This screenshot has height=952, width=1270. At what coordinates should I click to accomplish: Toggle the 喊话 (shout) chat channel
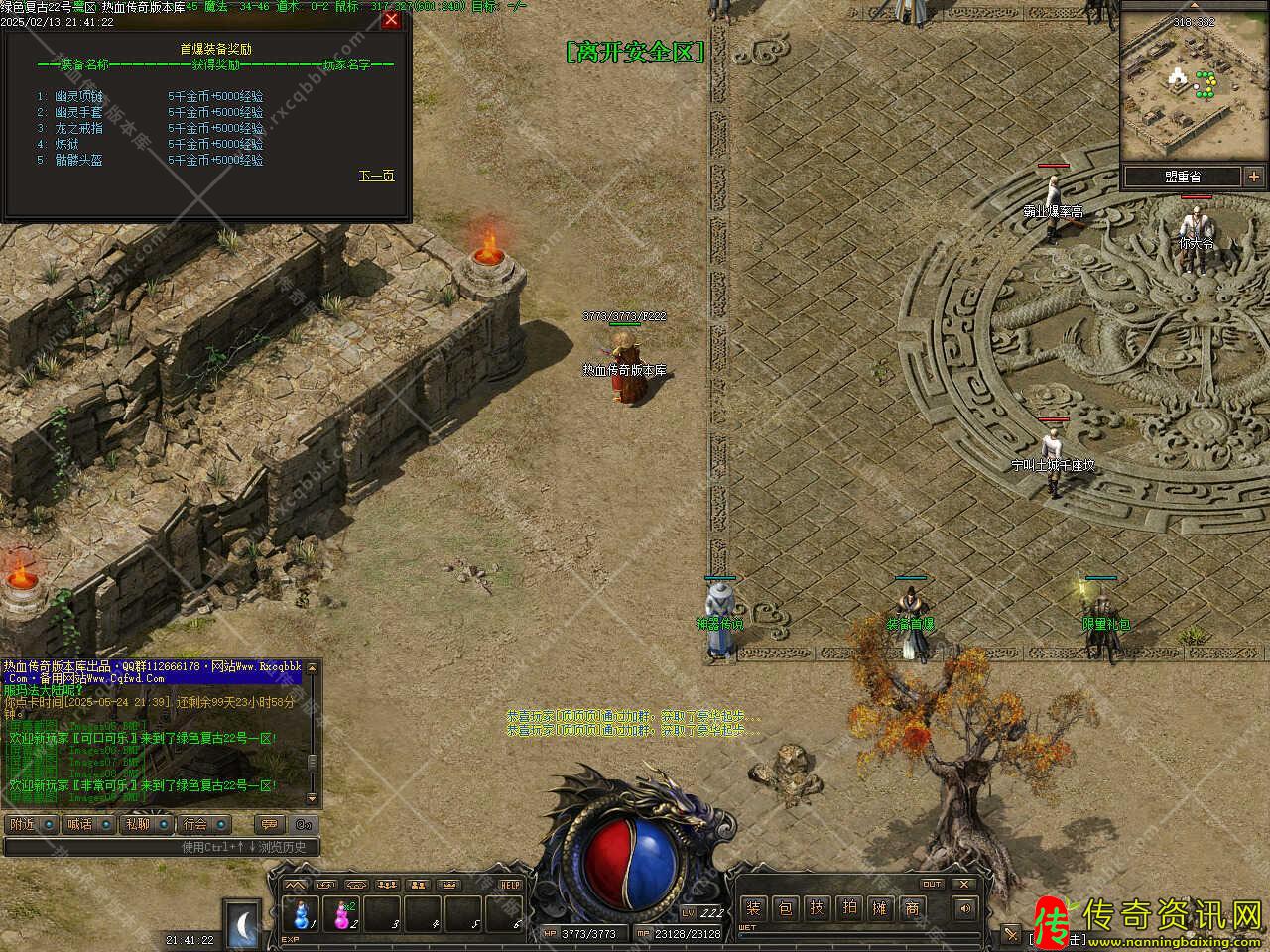pos(90,824)
